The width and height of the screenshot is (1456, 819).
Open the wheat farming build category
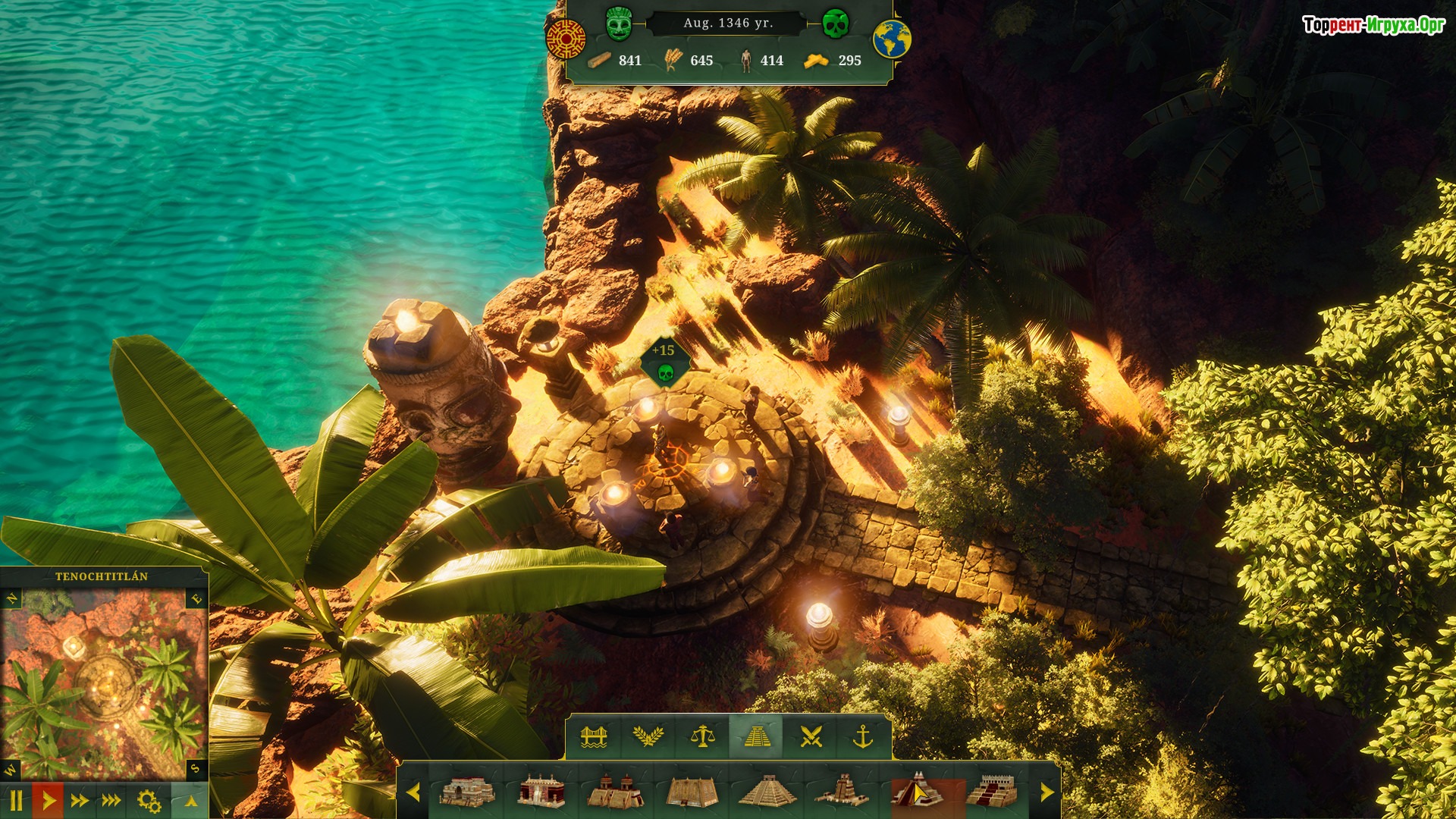(x=648, y=736)
